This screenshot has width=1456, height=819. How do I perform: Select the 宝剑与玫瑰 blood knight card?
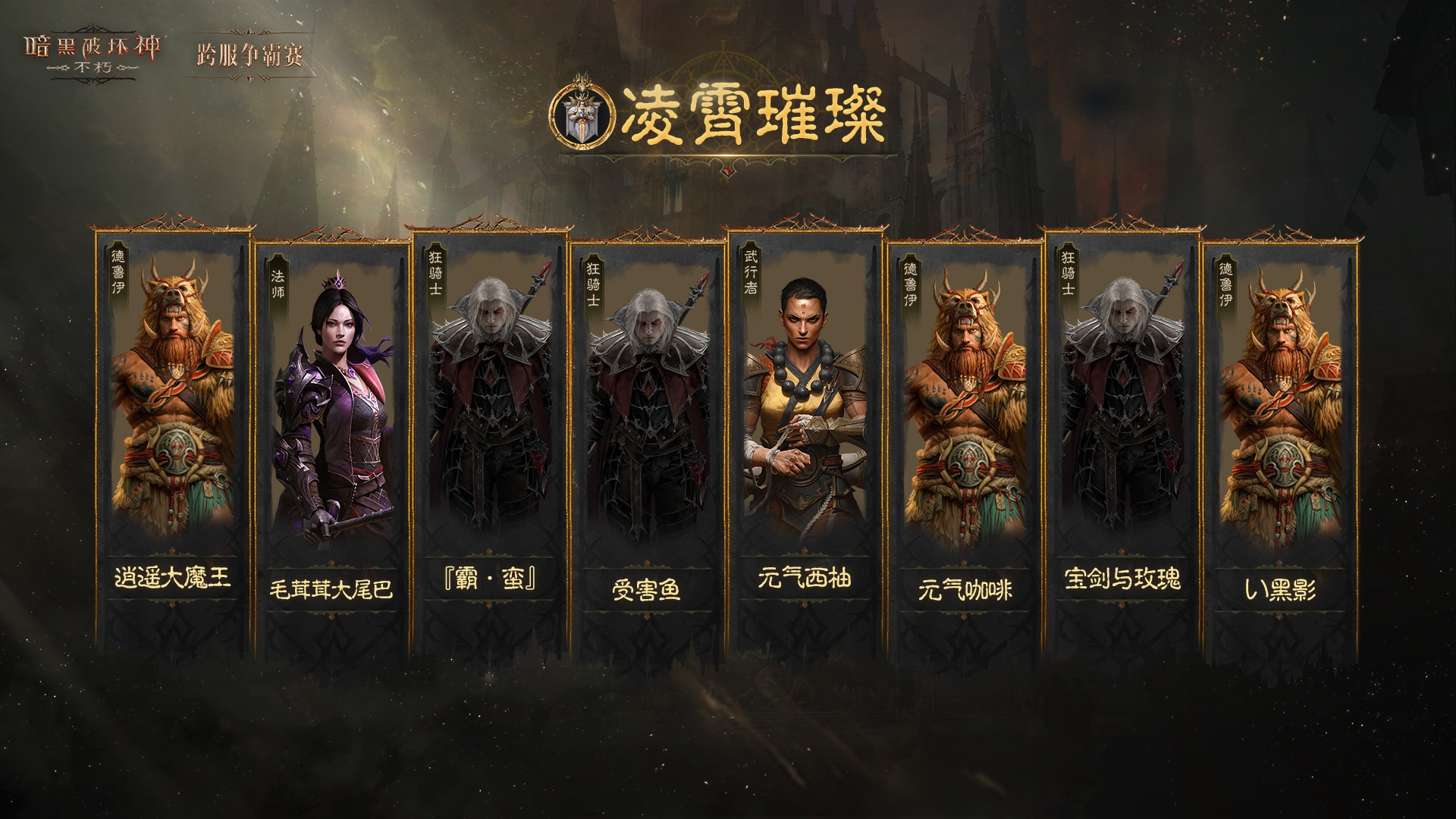click(1122, 440)
